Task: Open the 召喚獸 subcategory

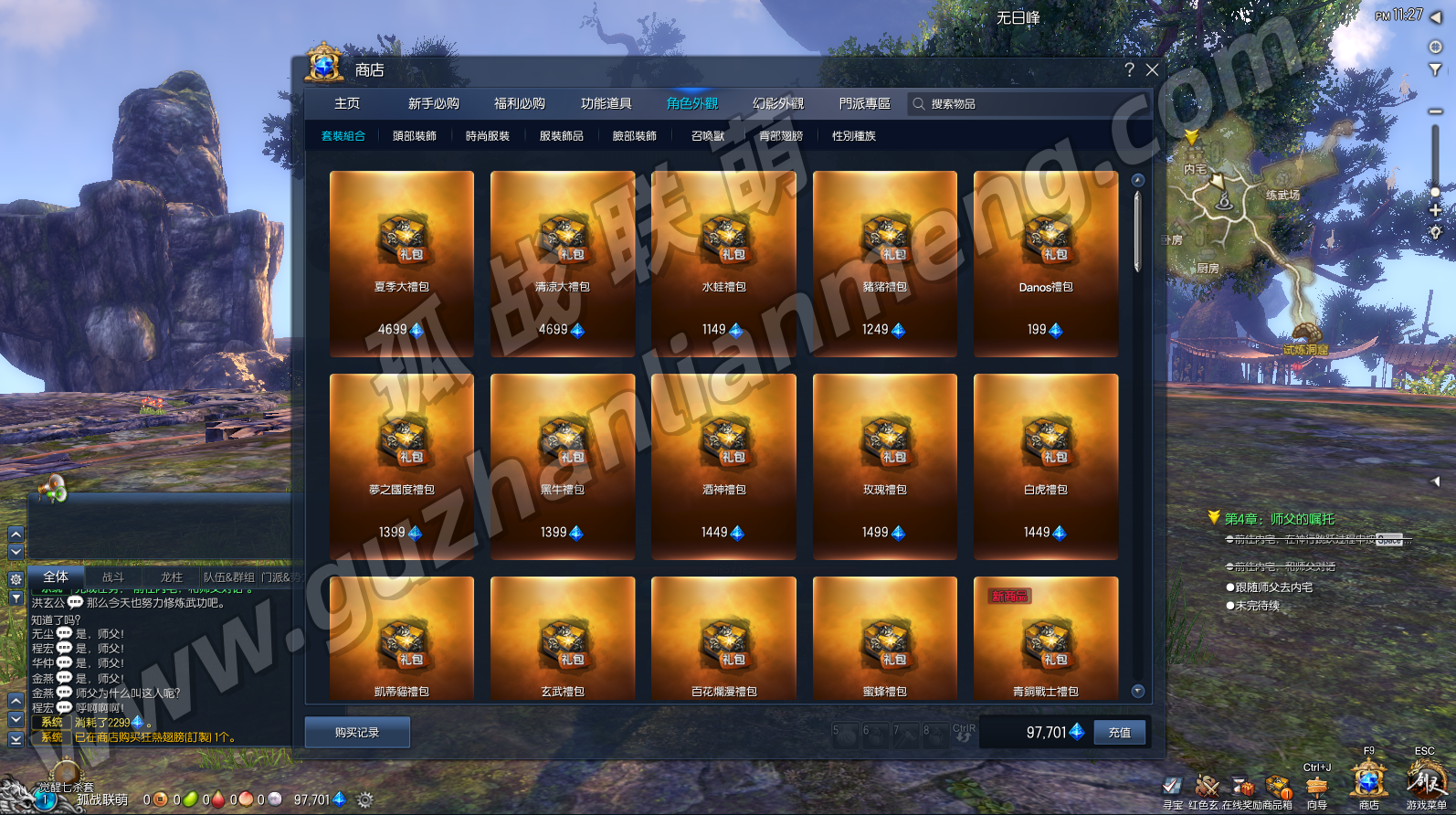Action: coord(708,136)
